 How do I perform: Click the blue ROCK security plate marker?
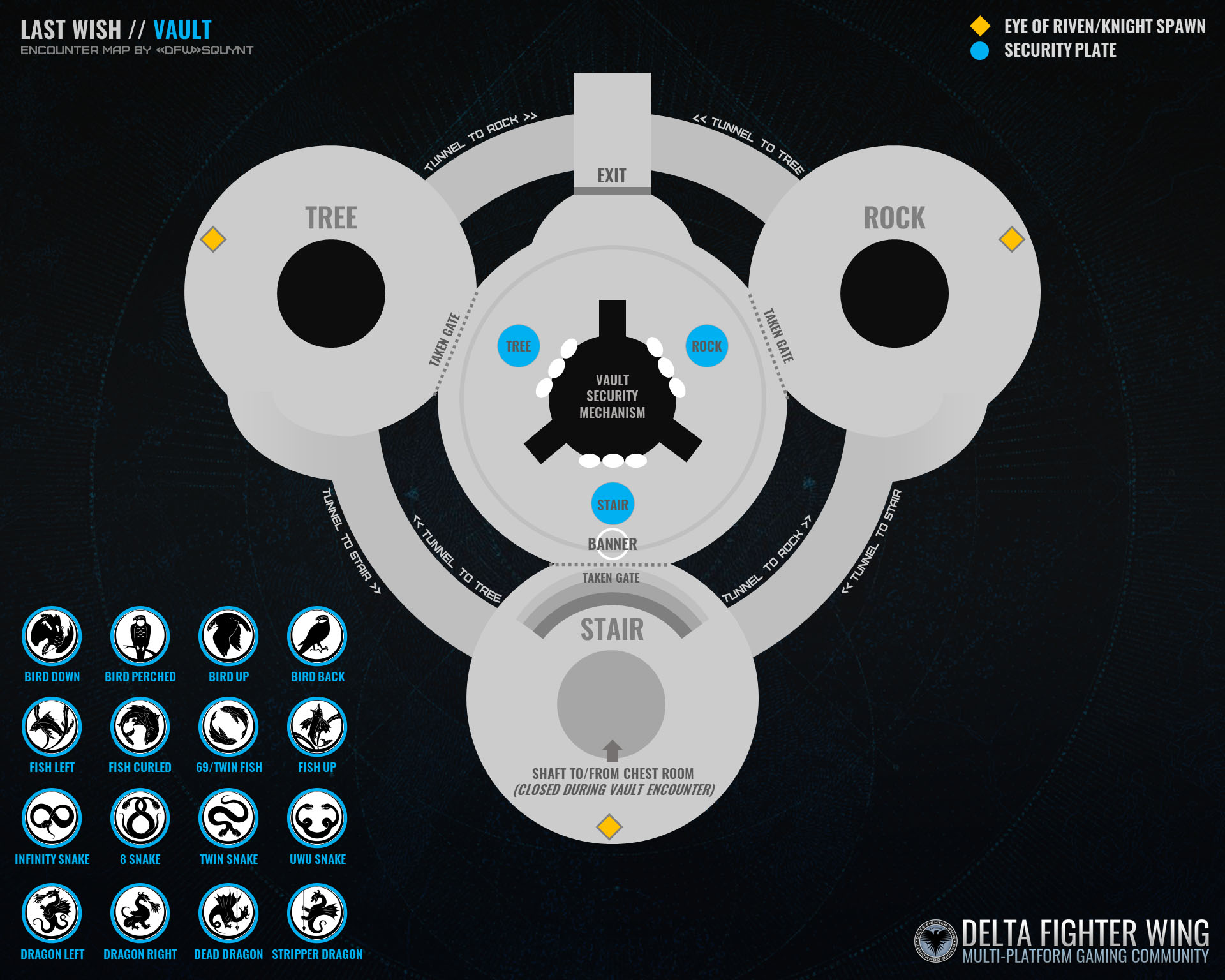click(706, 346)
